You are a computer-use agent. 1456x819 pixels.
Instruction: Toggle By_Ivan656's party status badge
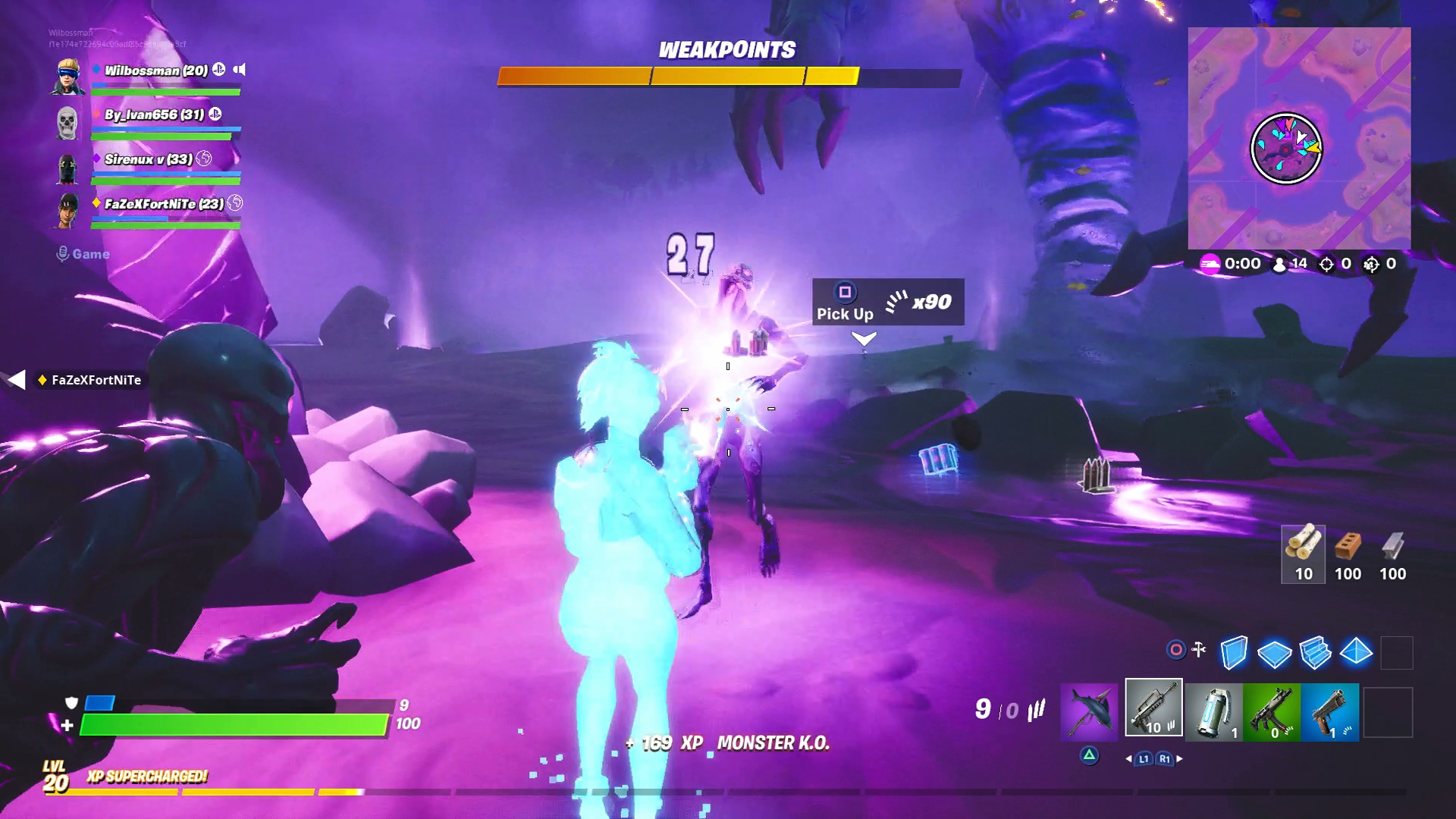coord(216,114)
